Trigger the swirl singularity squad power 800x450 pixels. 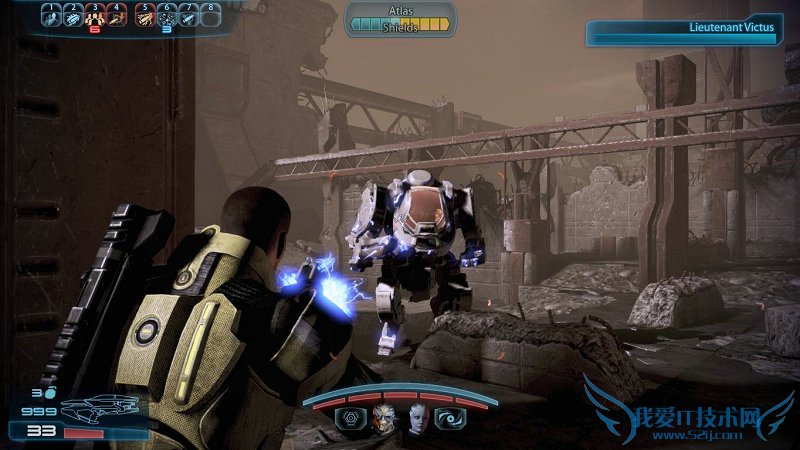[448, 420]
